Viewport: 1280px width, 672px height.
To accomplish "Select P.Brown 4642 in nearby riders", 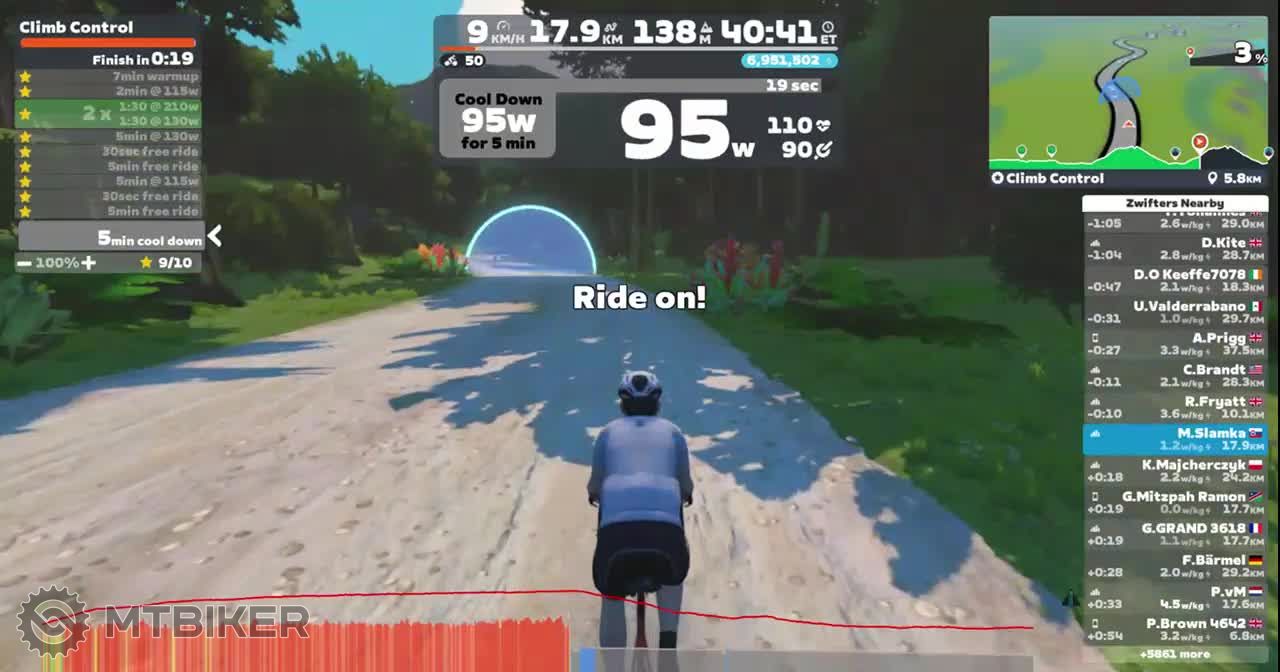I will 1175,629.
